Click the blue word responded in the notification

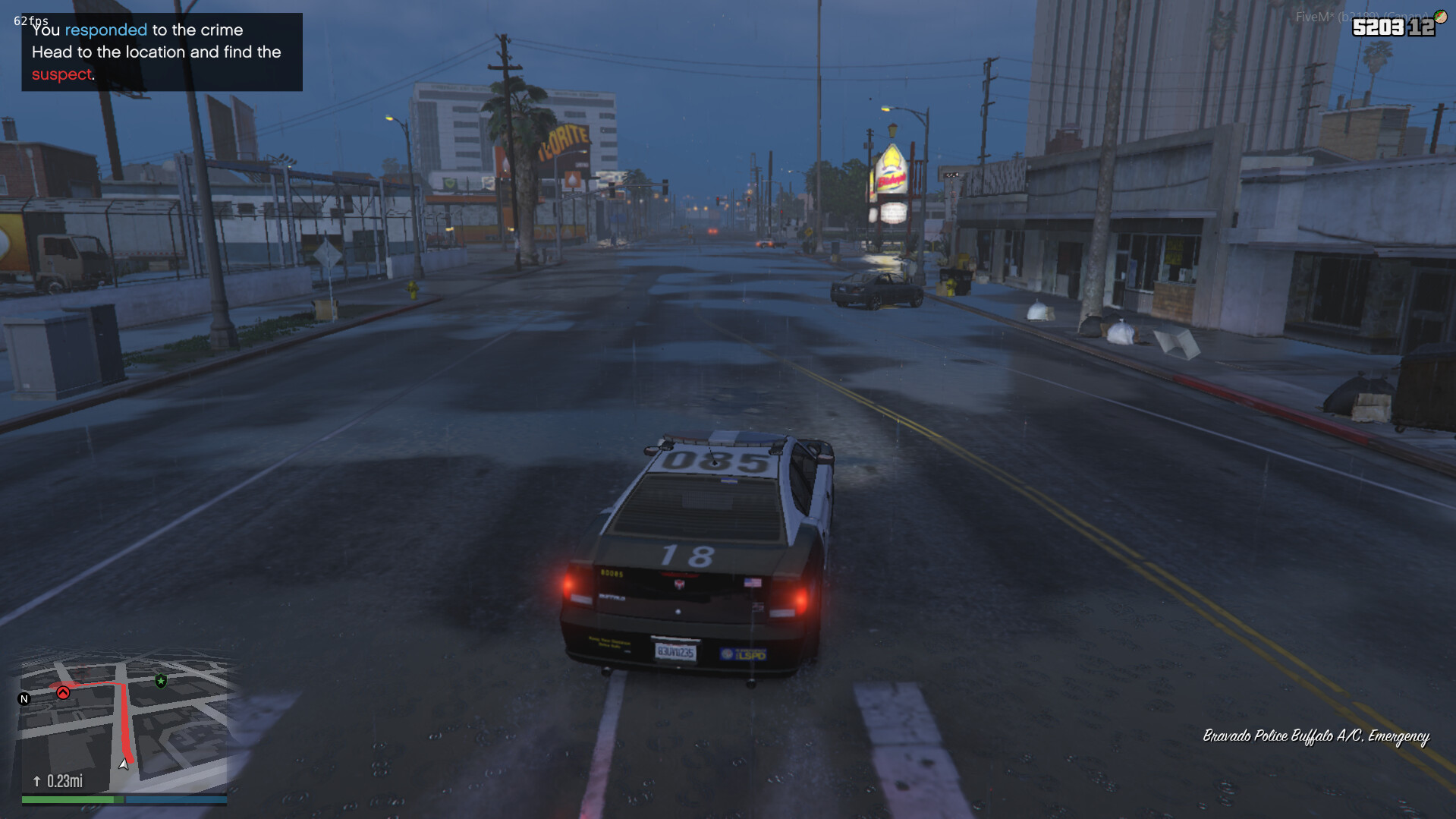(107, 30)
